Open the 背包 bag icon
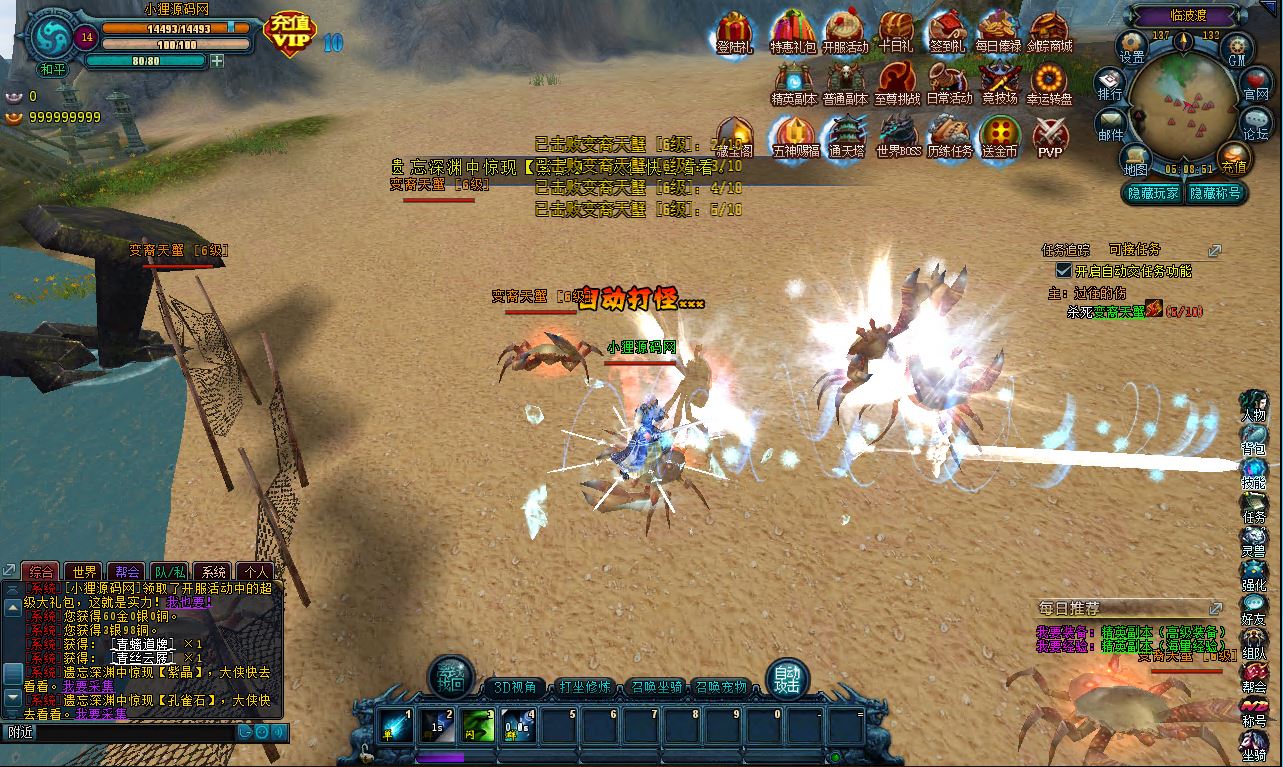This screenshot has width=1283, height=767. pyautogui.click(x=1254, y=440)
